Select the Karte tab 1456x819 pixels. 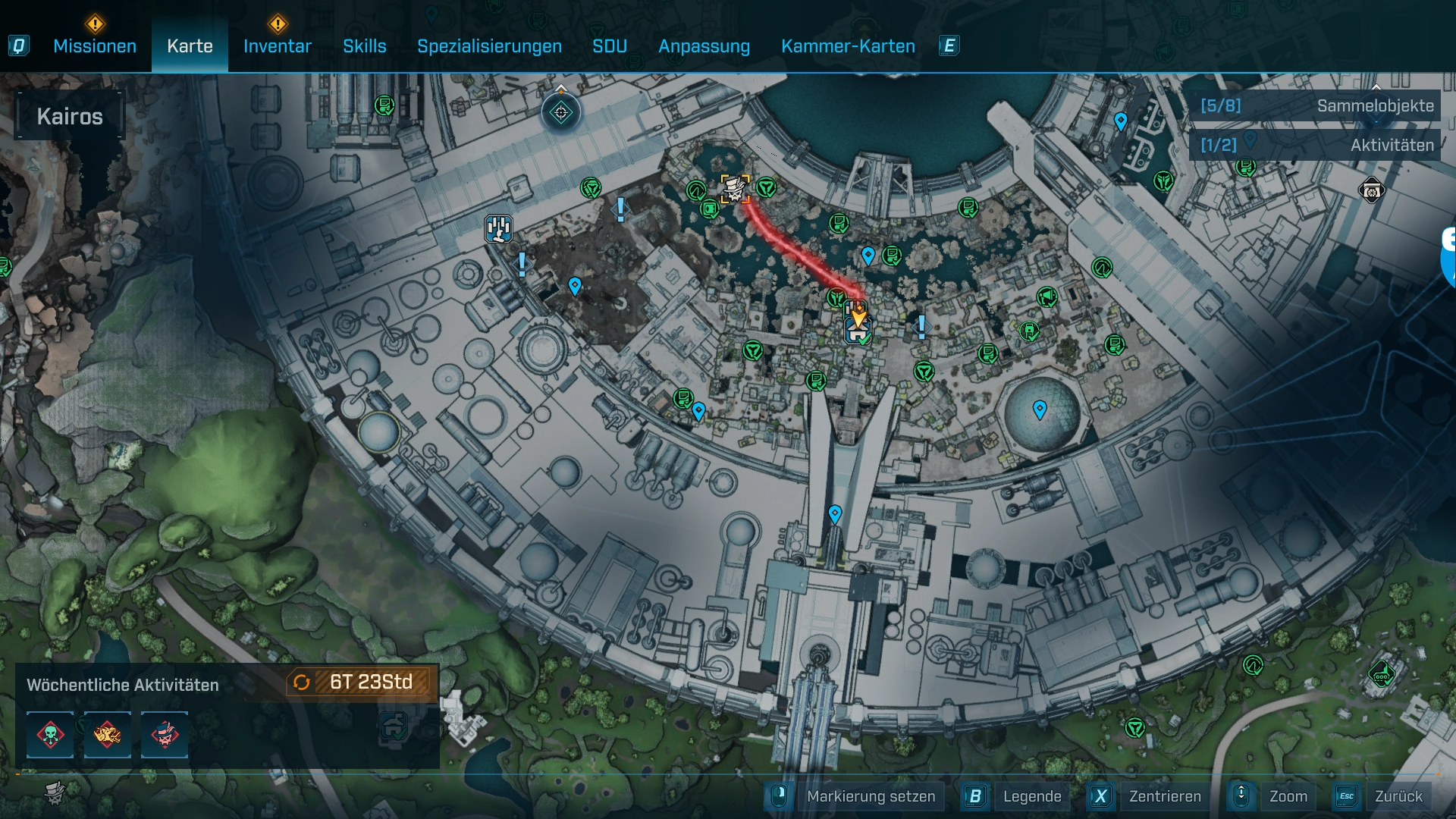tap(190, 46)
